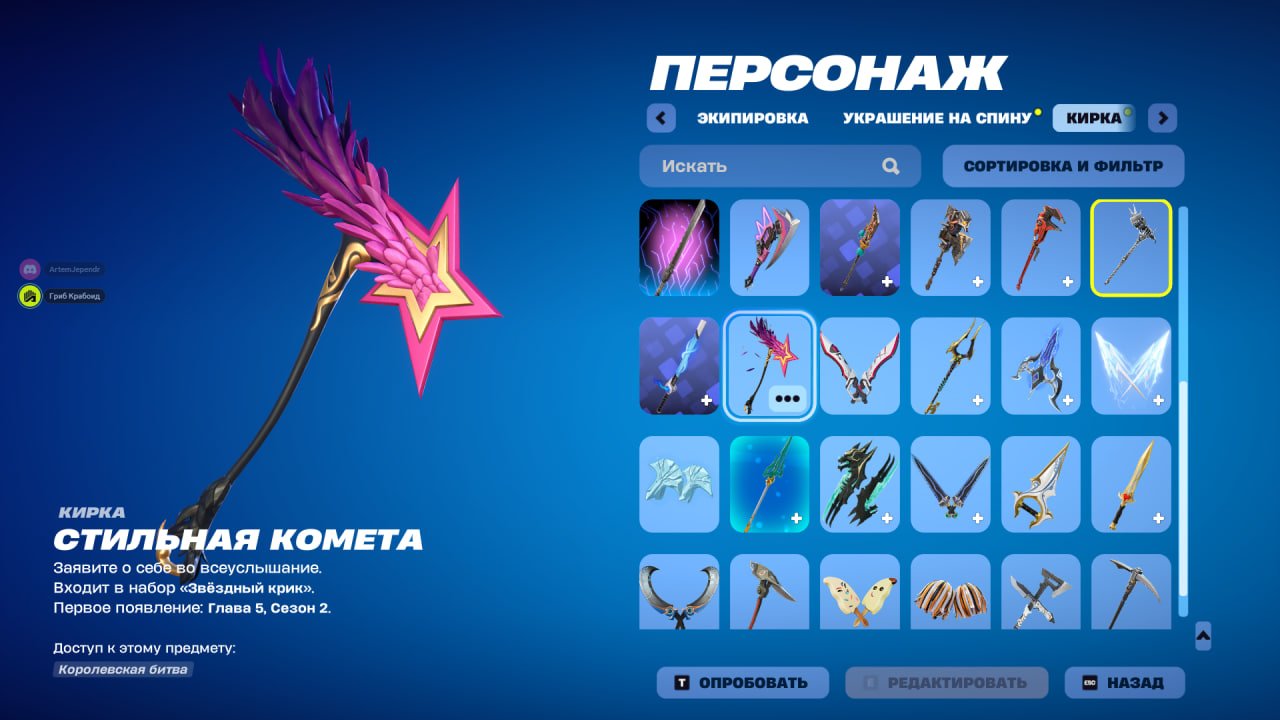Viewport: 1280px width, 720px height.
Task: Switch to the УКРАШЕНИЕ НА СПИНУ tab
Action: point(934,117)
